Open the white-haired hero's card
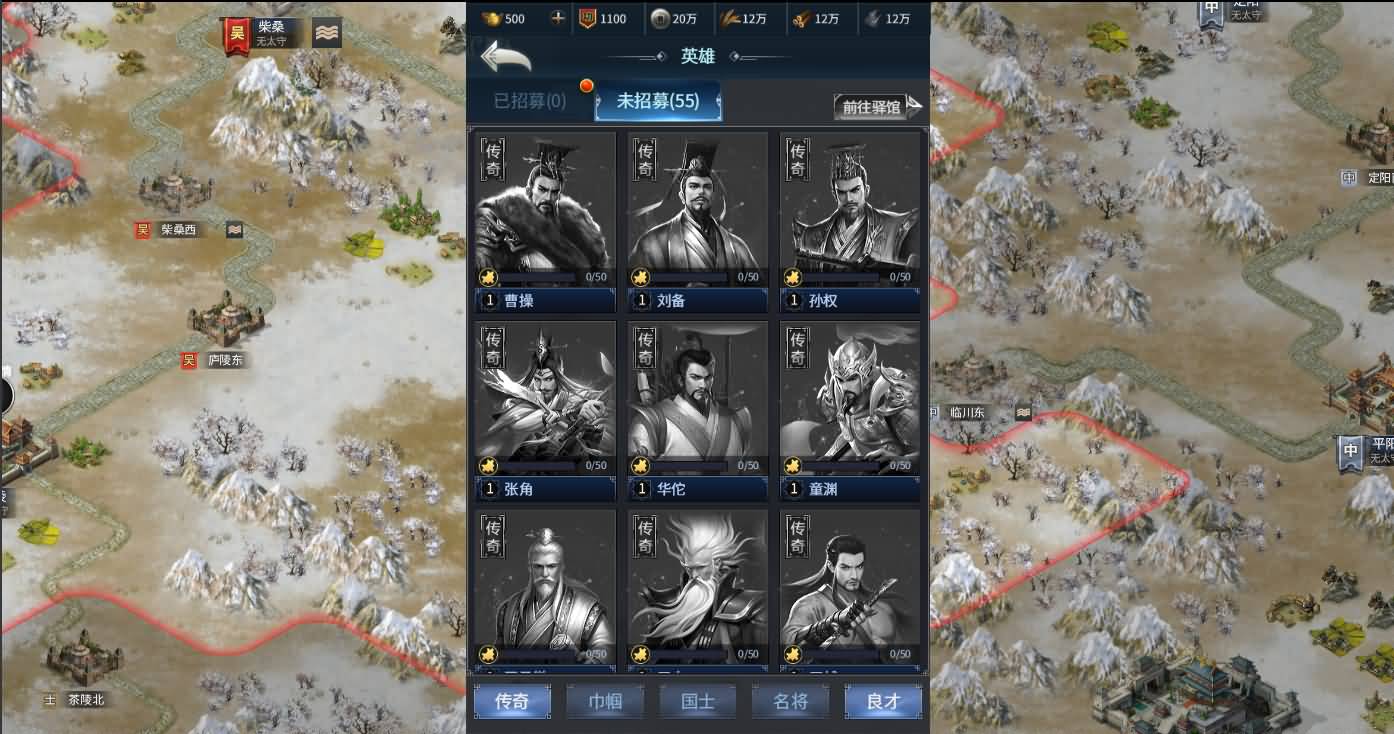This screenshot has width=1394, height=734. (x=697, y=590)
